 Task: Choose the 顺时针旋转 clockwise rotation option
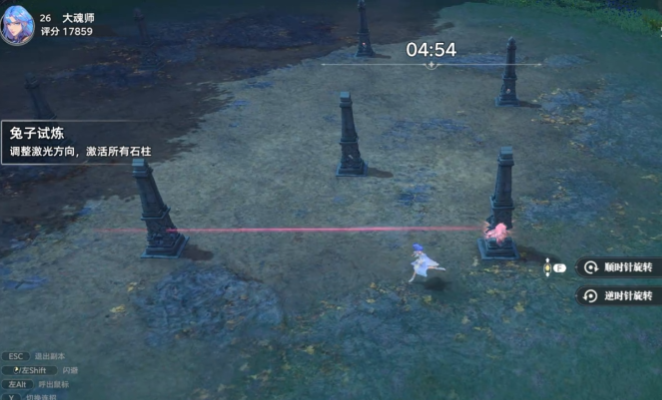point(621,268)
